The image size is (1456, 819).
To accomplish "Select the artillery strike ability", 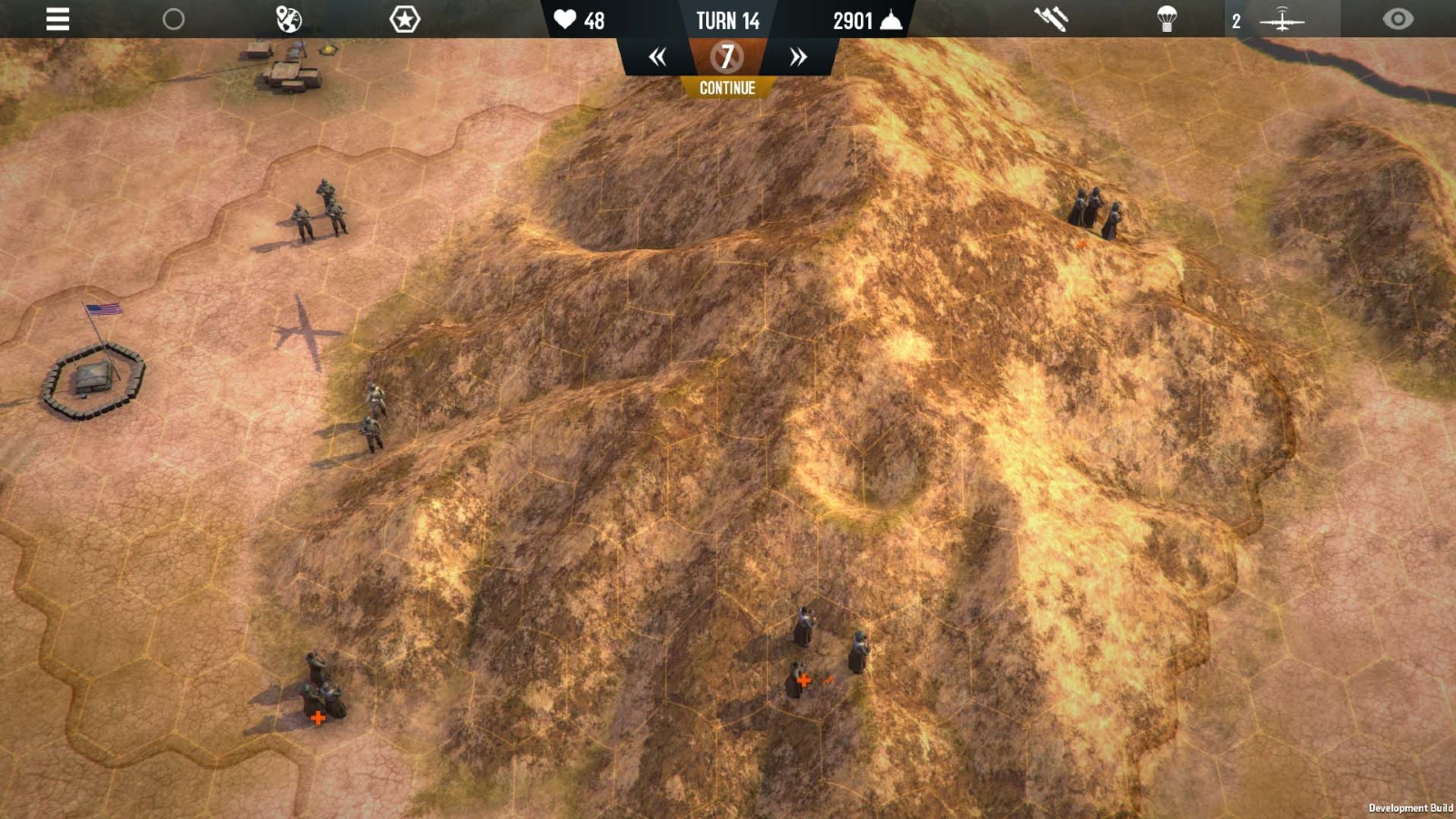I will [x=1051, y=18].
